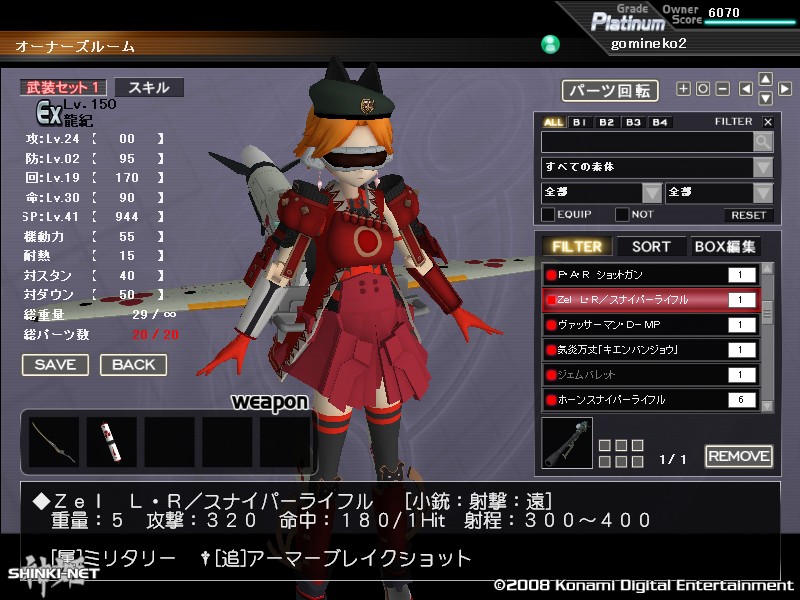Go back with the BACK button
The width and height of the screenshot is (800, 600).
133,365
